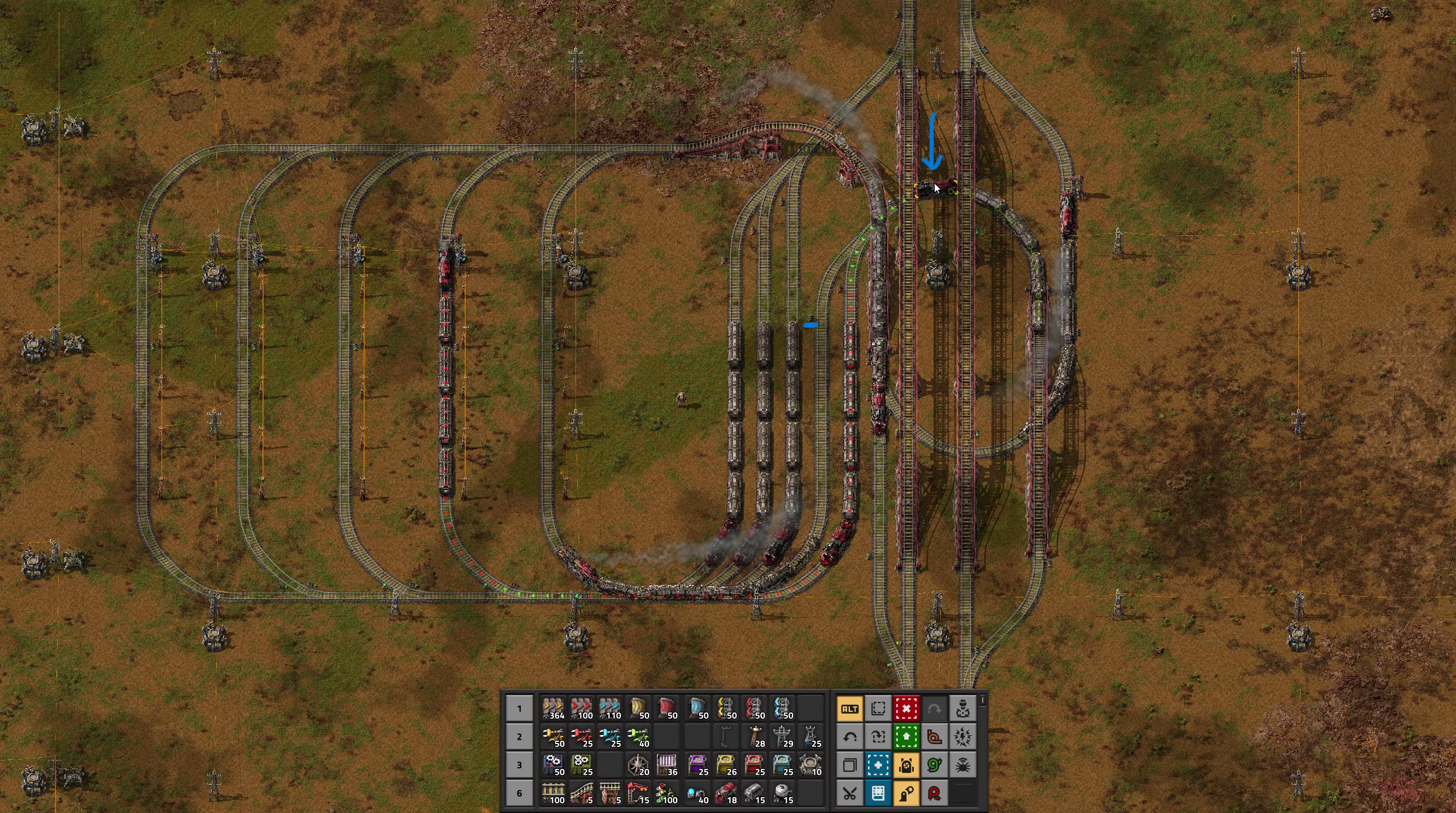Open the blue blueprint book library
This screenshot has width=1456, height=813.
coord(878,793)
